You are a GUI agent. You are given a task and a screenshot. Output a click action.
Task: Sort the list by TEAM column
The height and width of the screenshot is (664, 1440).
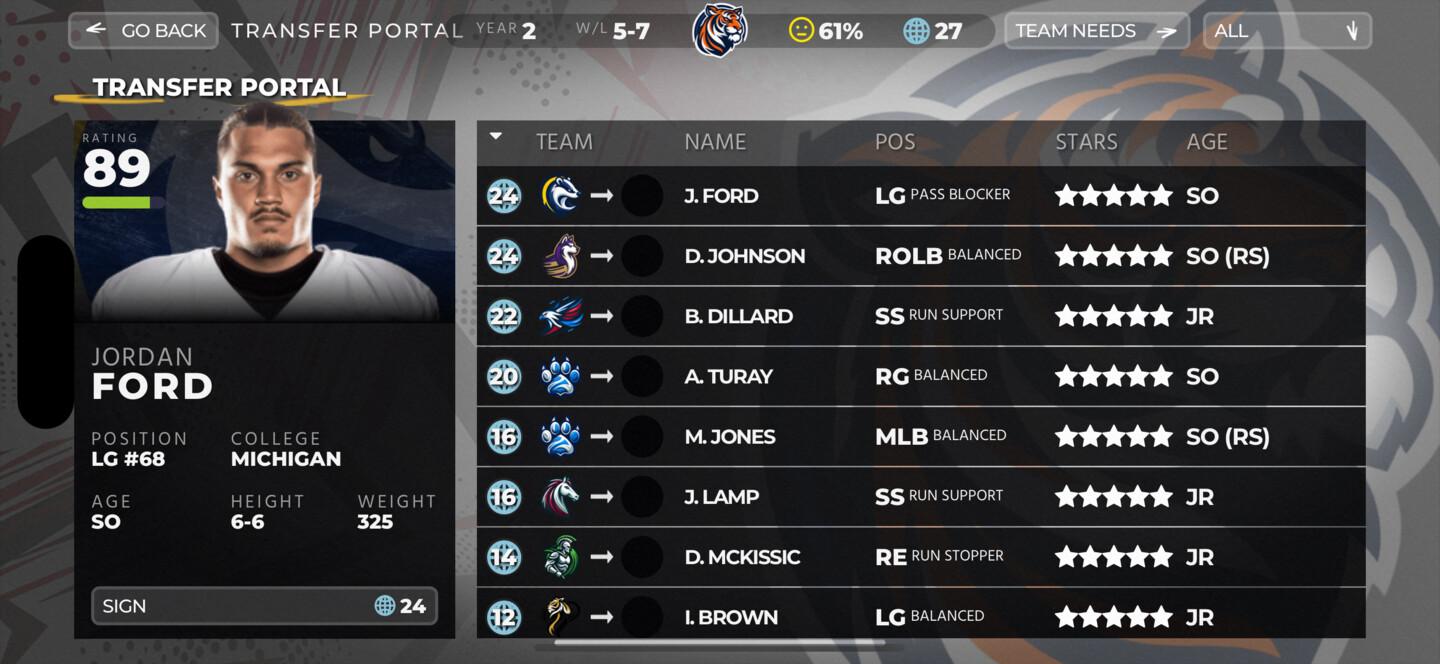pyautogui.click(x=564, y=142)
